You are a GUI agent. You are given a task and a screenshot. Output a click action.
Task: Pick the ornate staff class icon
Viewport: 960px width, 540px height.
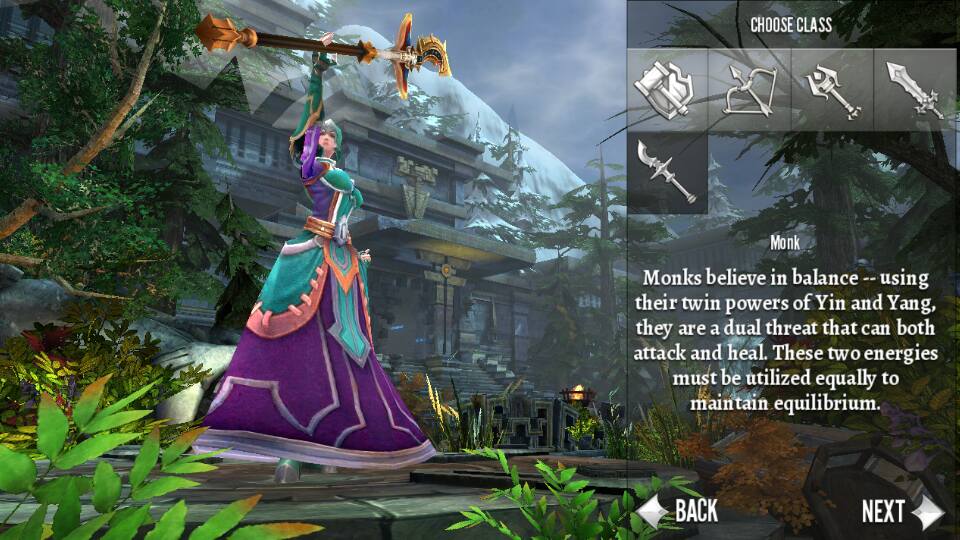831,90
